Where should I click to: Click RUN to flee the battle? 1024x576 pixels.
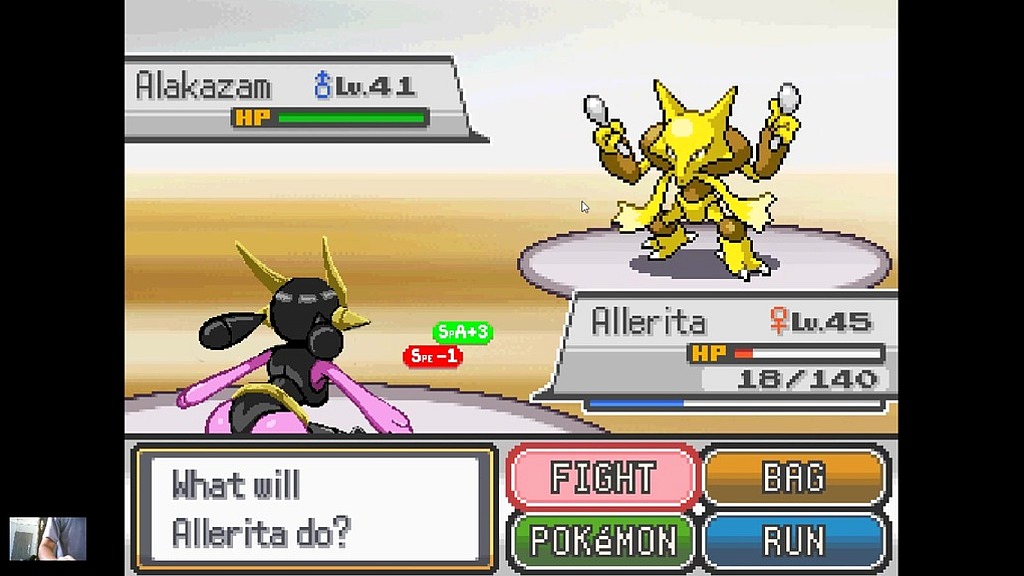pos(796,540)
